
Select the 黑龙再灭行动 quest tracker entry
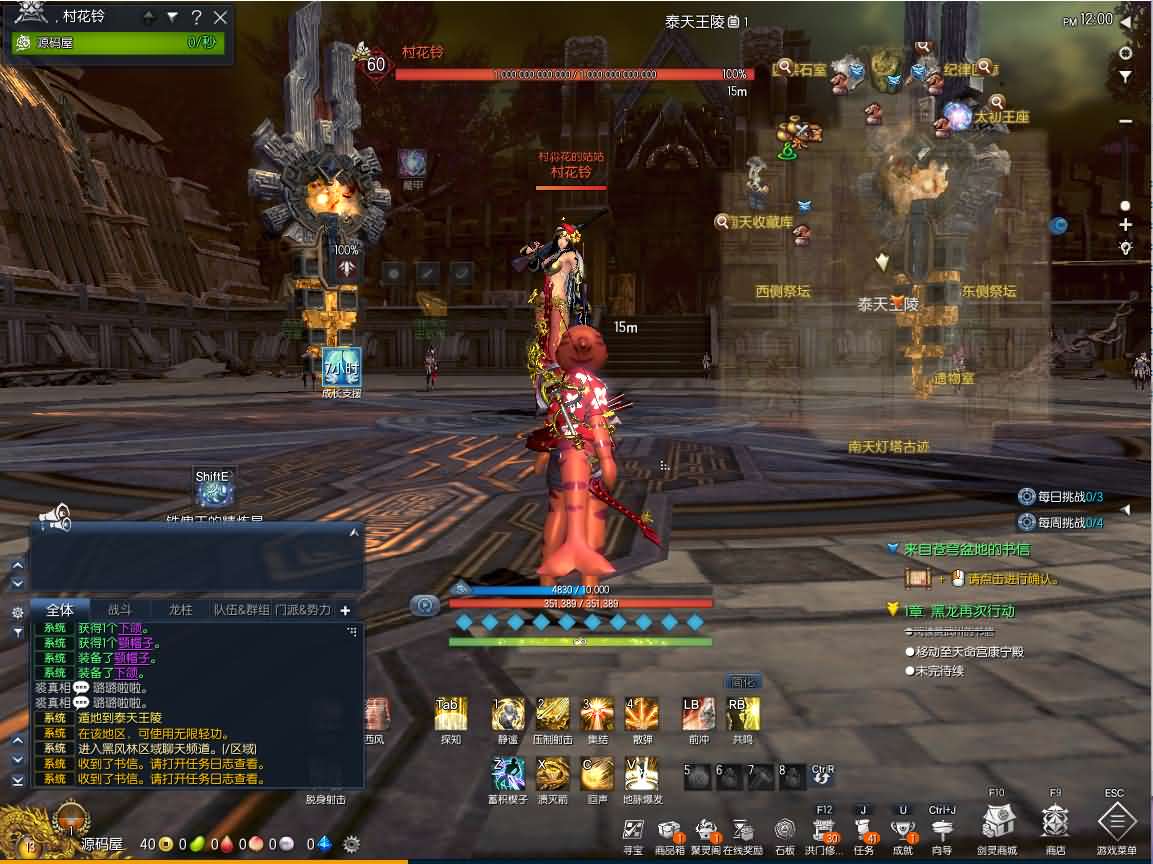[x=958, y=611]
